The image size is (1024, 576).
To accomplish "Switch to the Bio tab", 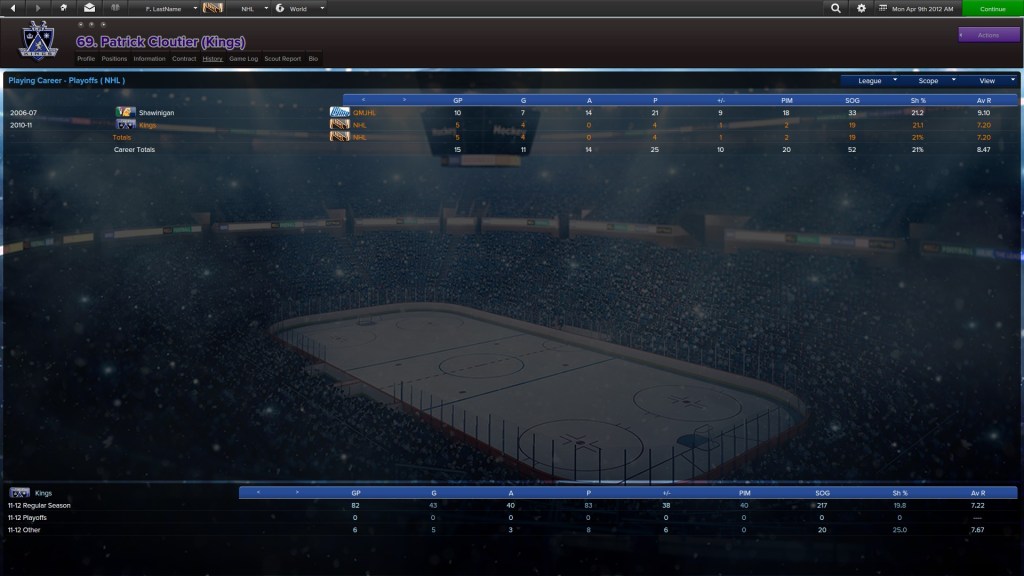I will [x=313, y=59].
